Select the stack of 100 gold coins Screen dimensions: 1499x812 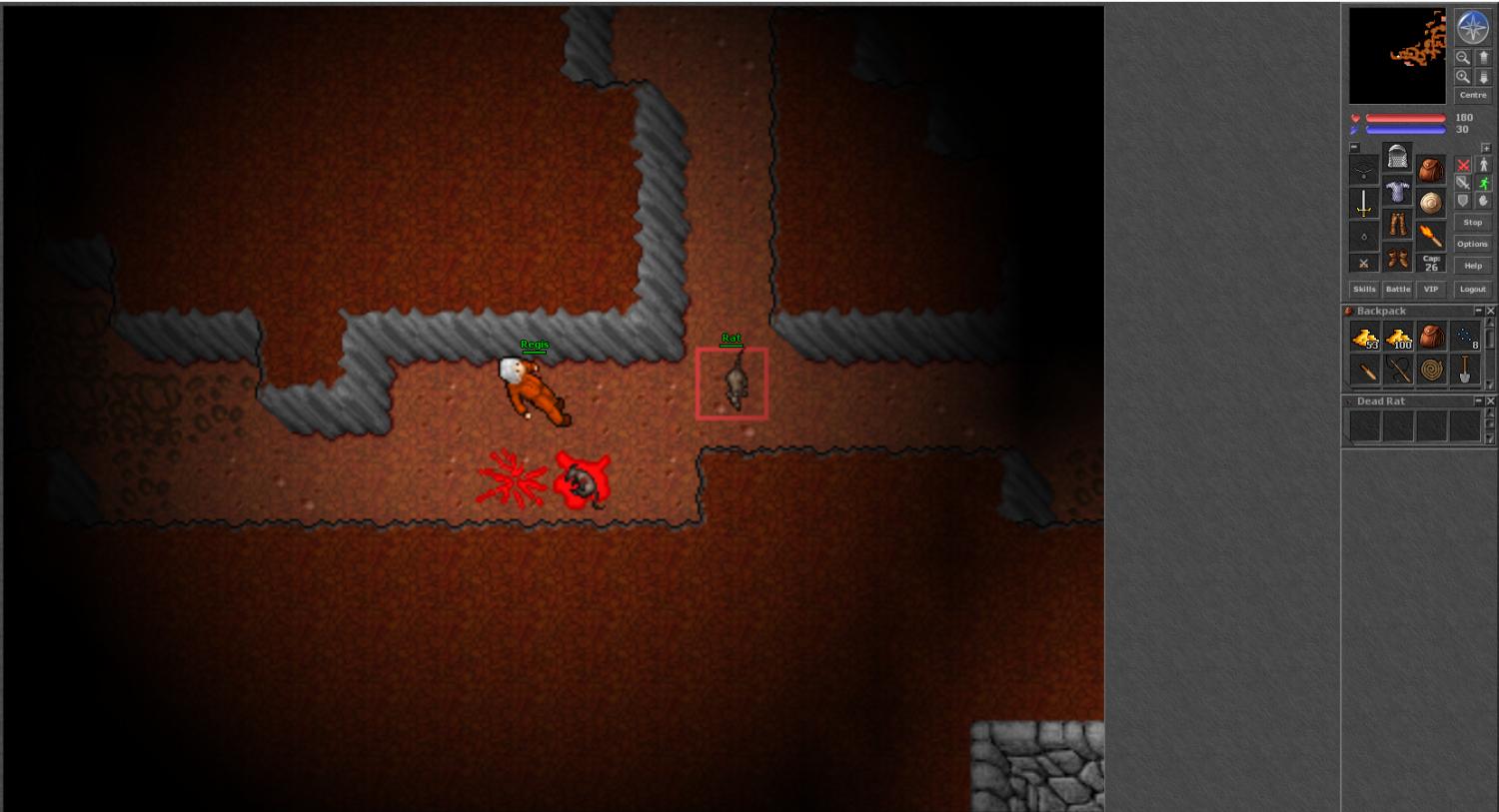click(x=1398, y=338)
